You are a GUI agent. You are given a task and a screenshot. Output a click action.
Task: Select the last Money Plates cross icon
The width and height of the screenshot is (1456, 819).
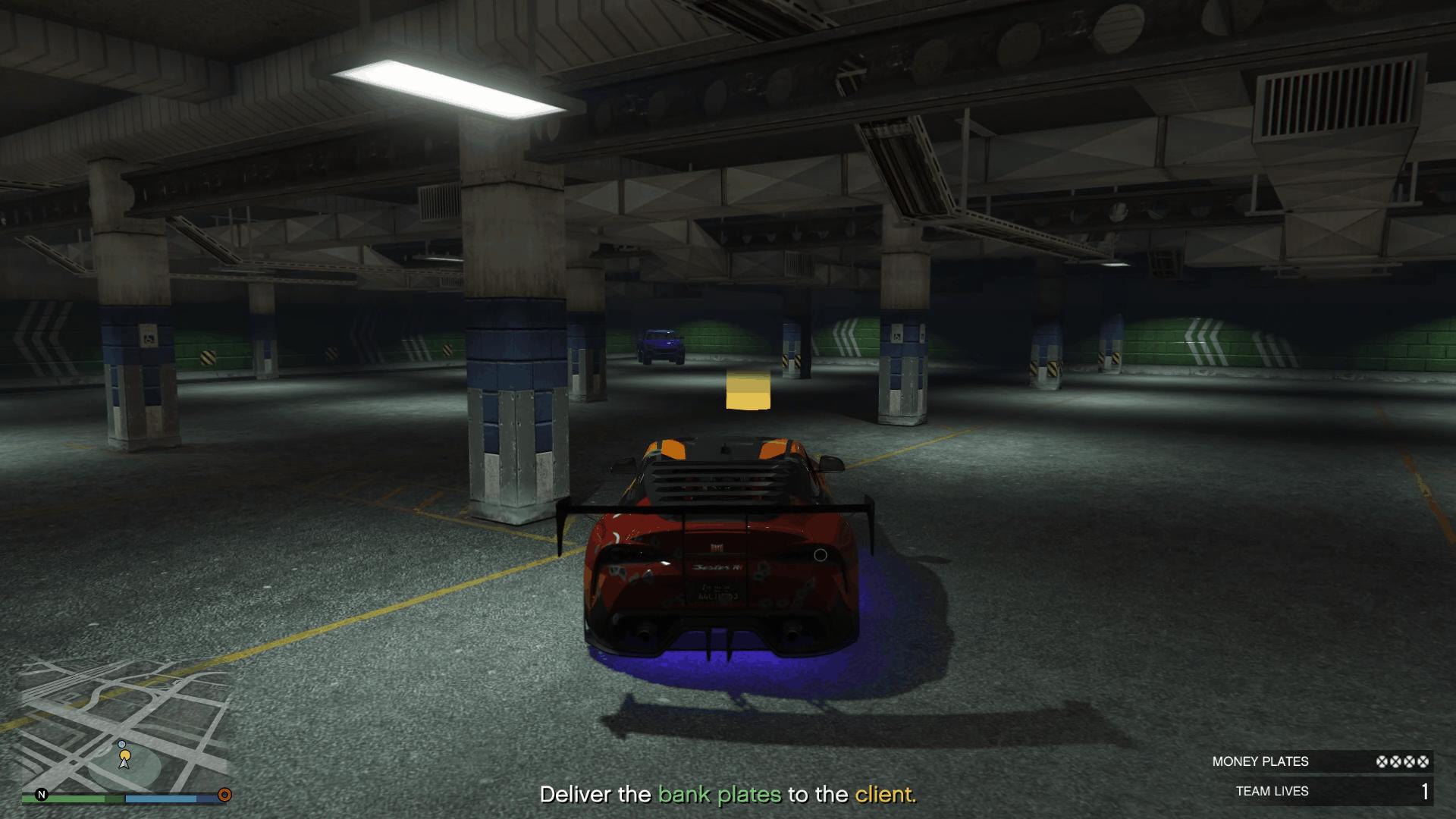1423,761
